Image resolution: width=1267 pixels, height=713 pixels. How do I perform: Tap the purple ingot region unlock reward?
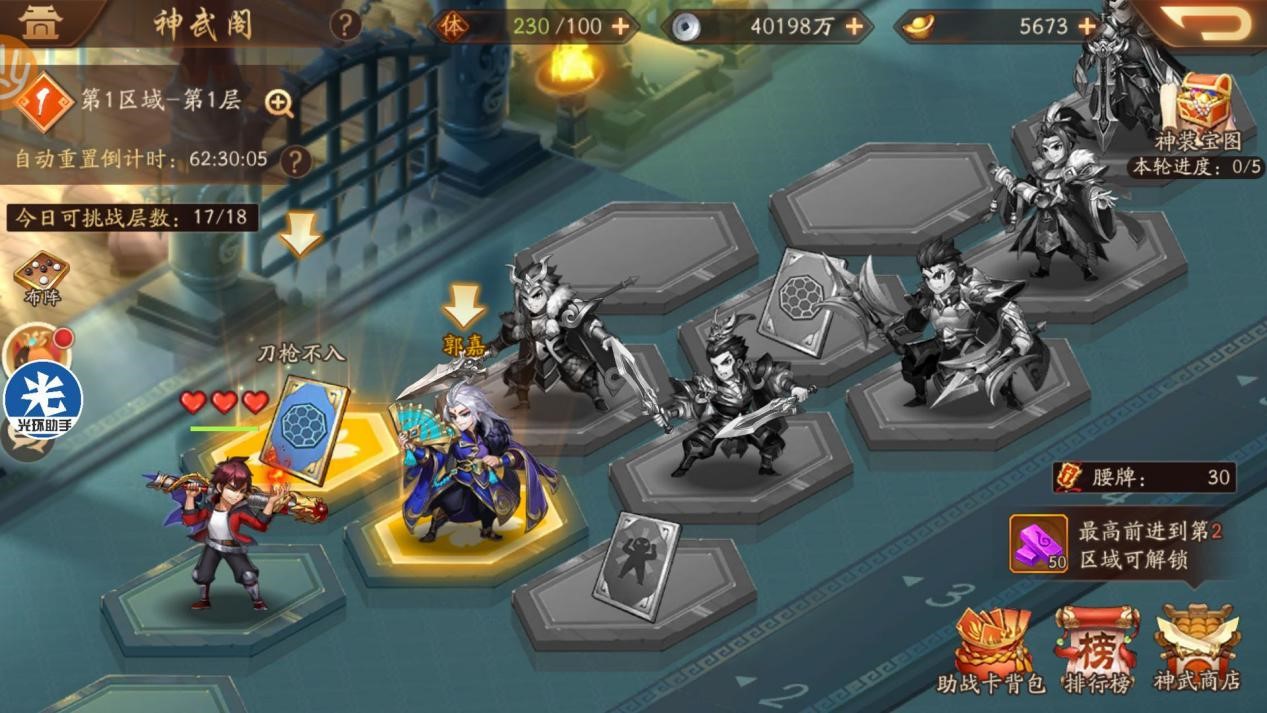(x=1038, y=544)
